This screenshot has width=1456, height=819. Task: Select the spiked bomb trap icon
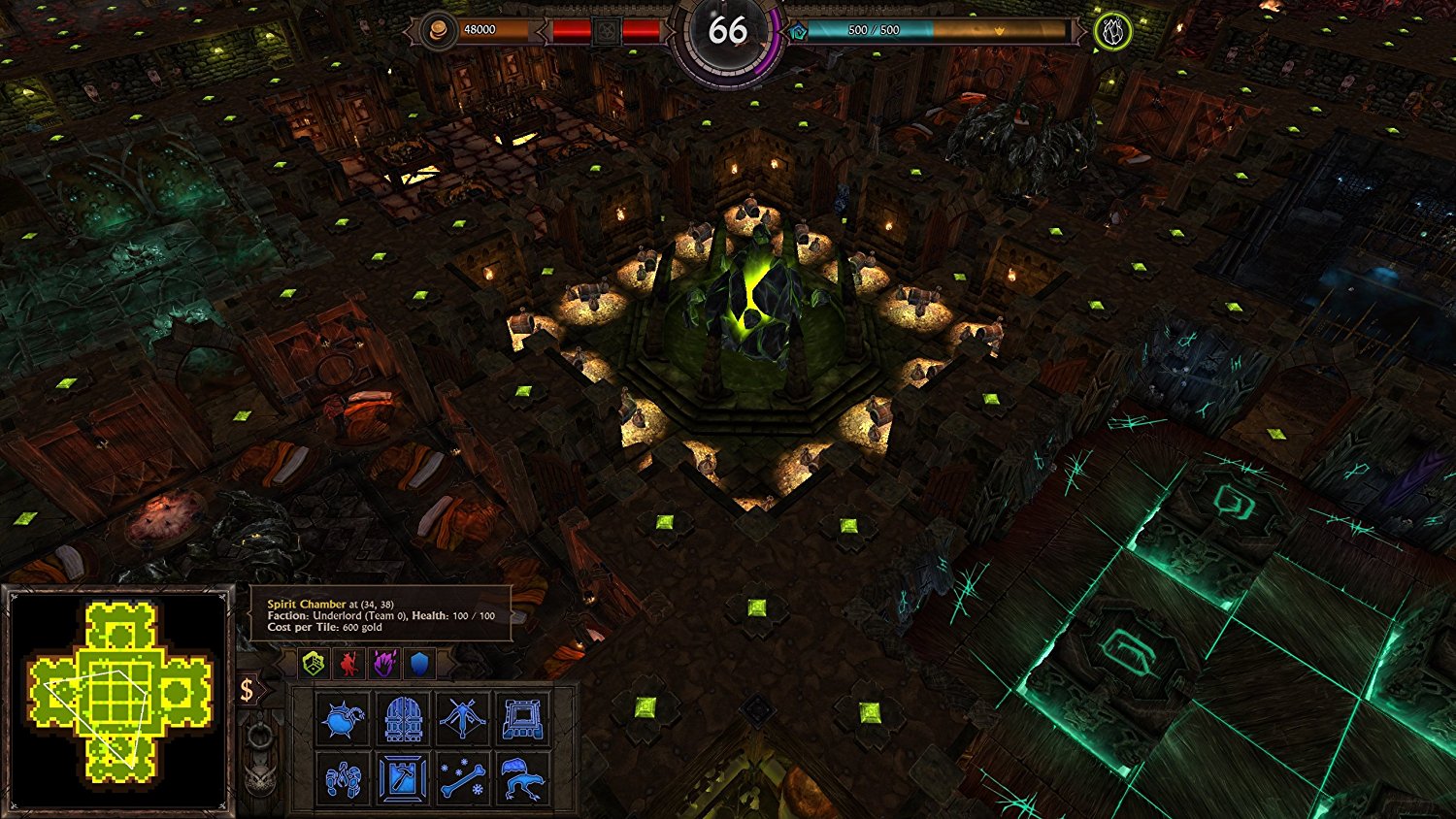[345, 718]
